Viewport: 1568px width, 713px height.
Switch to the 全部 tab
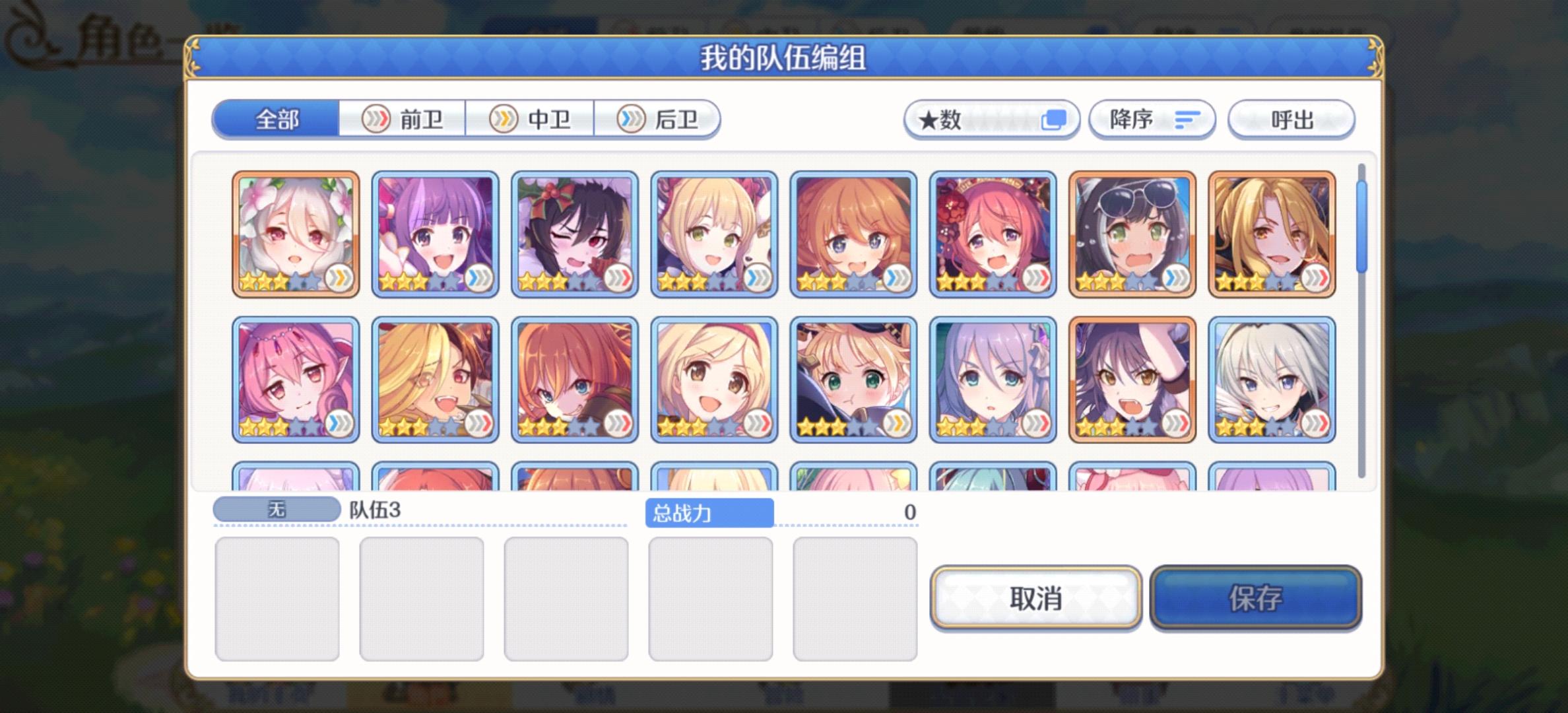277,120
